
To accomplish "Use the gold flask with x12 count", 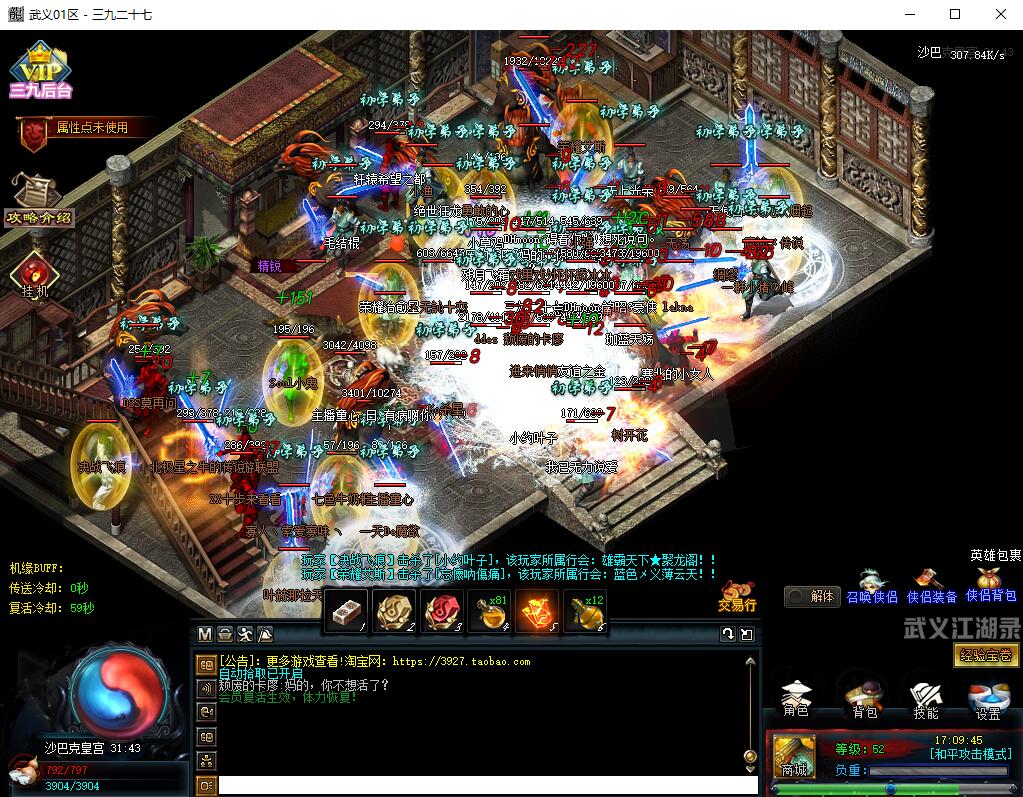I will tap(586, 609).
